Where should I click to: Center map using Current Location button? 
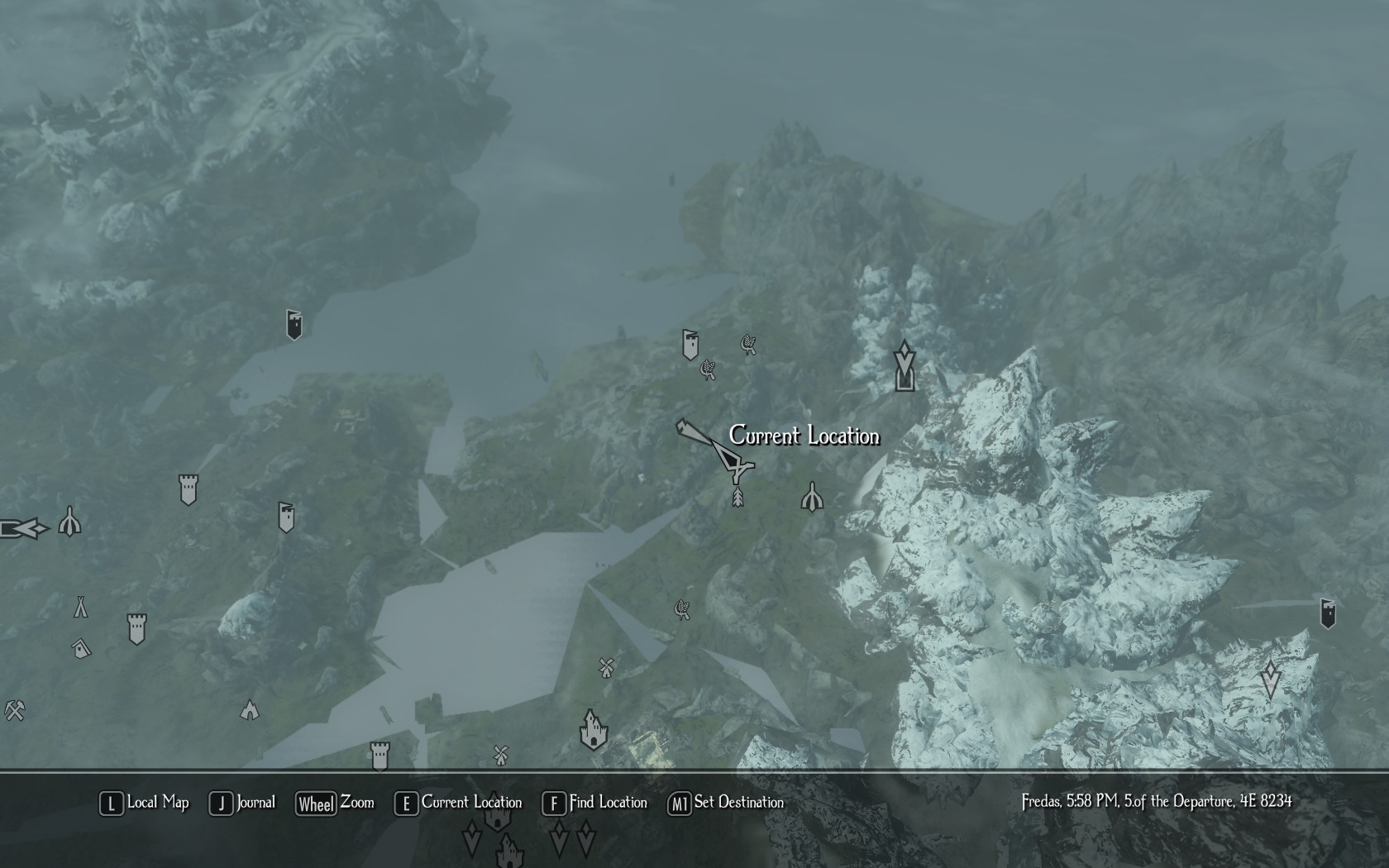point(459,803)
